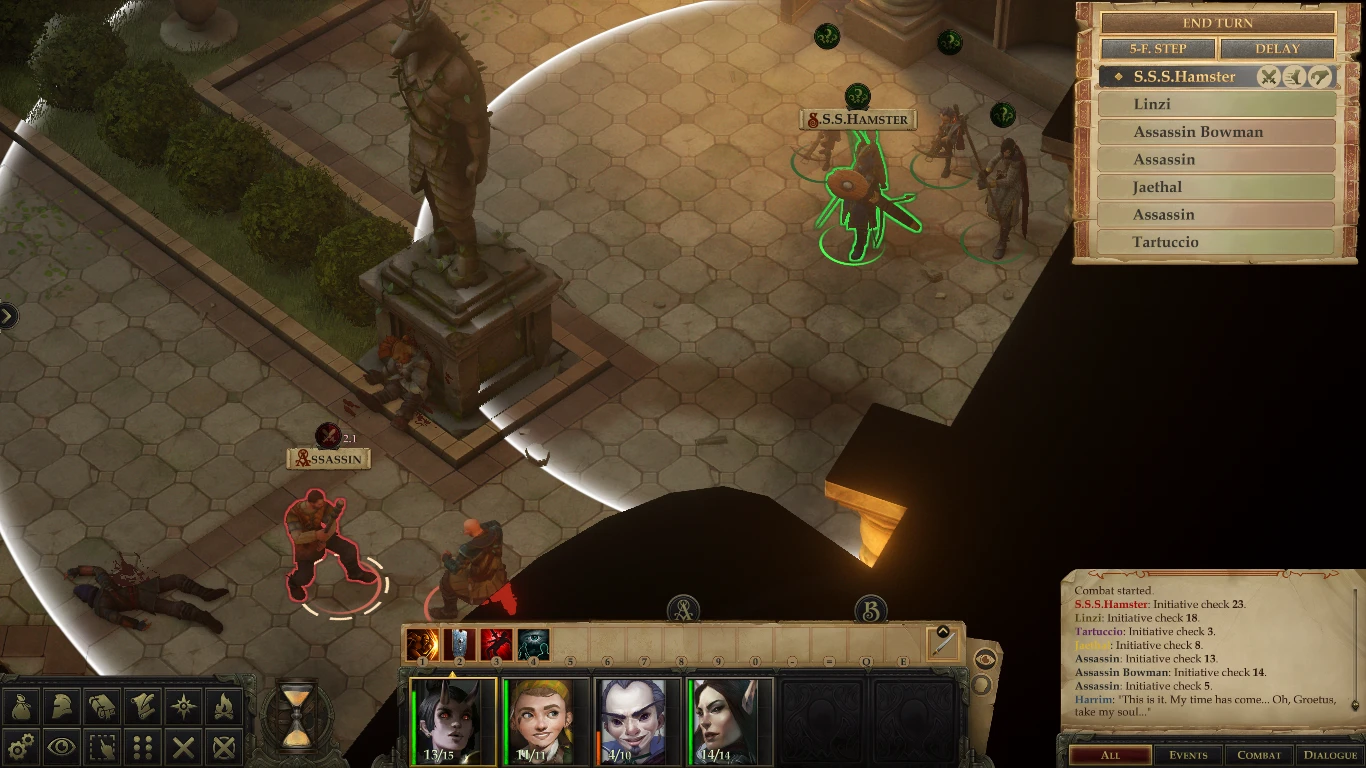Open the journal scroll icon
Screen dimensions: 1366x768
coord(145,705)
